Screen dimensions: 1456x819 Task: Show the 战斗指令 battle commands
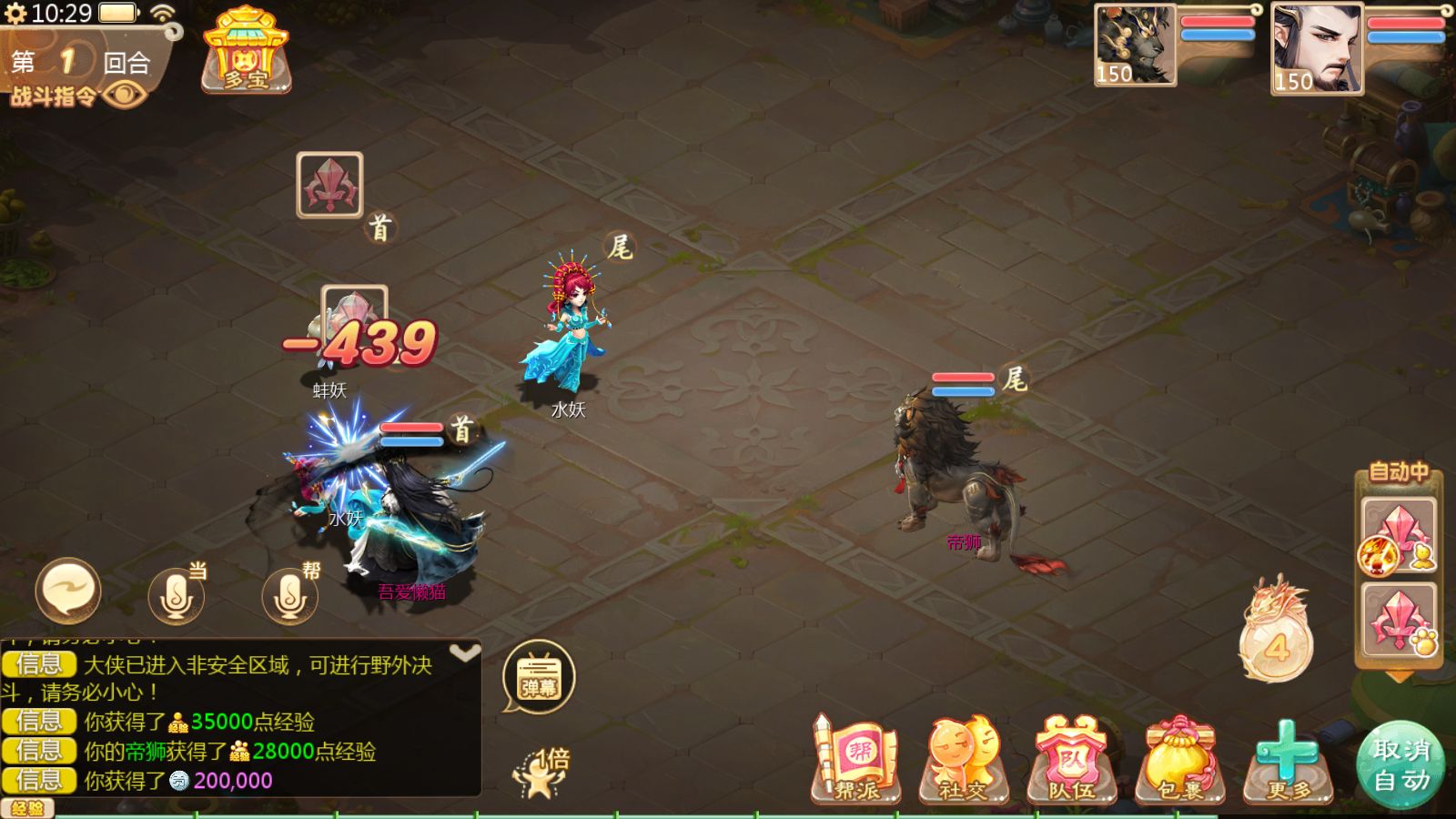(77, 95)
